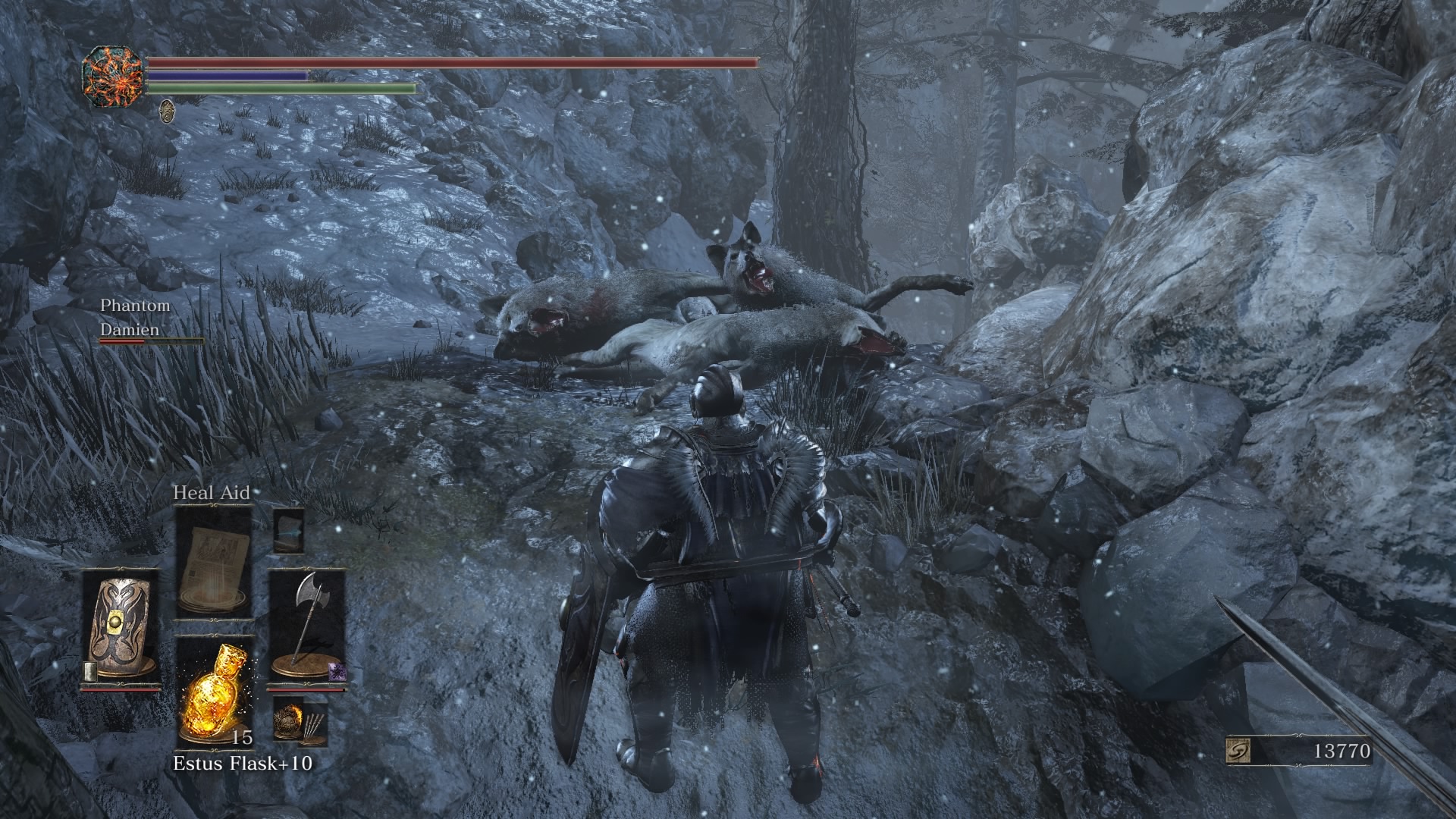This screenshot has width=1456, height=819.
Task: Click the embered emblem at top left
Action: (113, 77)
